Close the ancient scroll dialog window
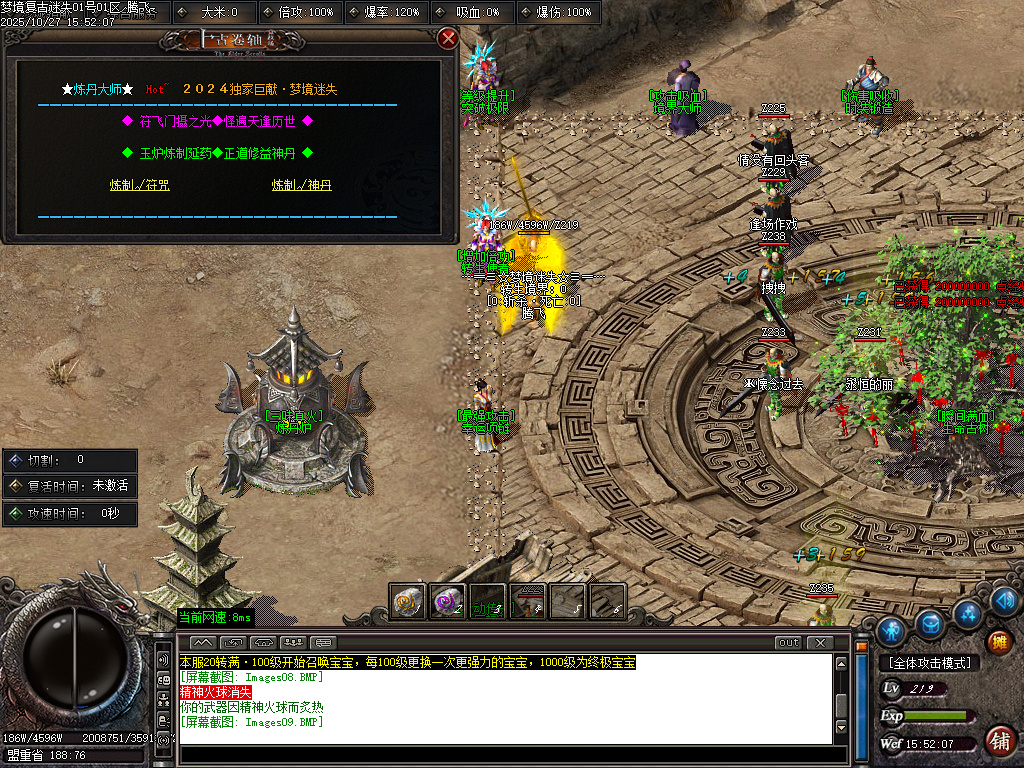The height and width of the screenshot is (768, 1024). (448, 39)
